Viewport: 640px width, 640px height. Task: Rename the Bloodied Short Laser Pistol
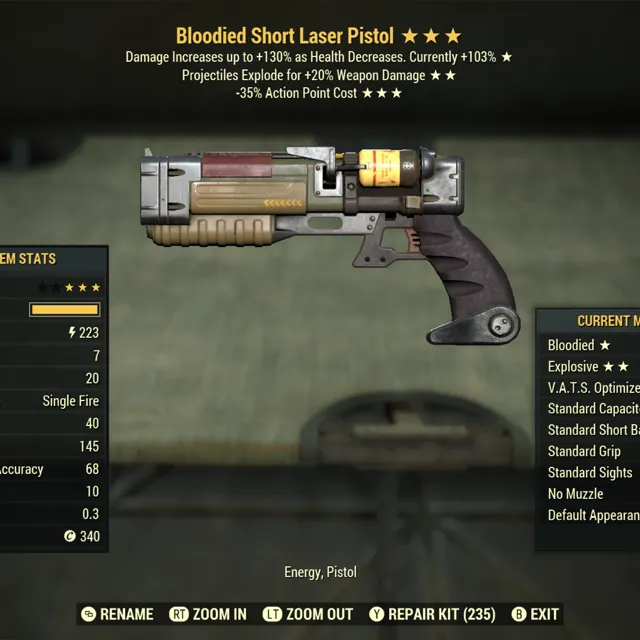[x=118, y=614]
